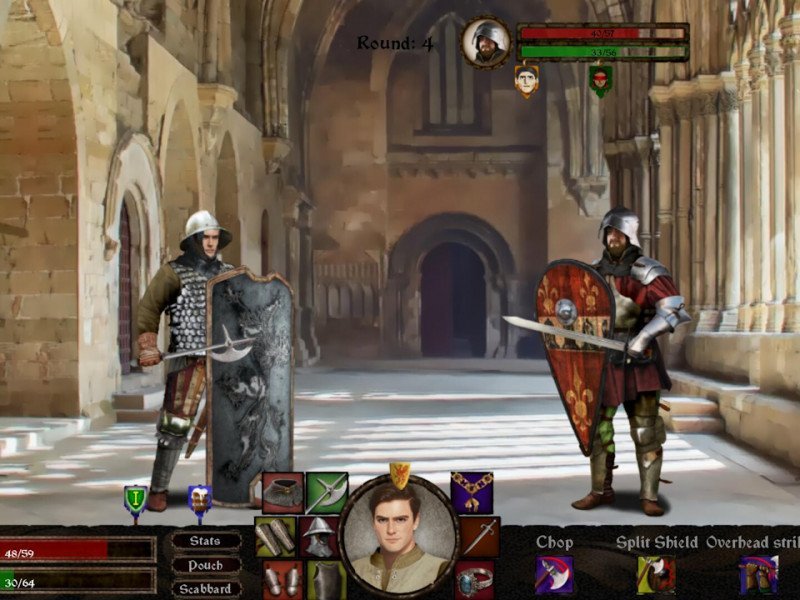Select the gauntlets equipment slot
The height and width of the screenshot is (600, 800).
click(283, 580)
